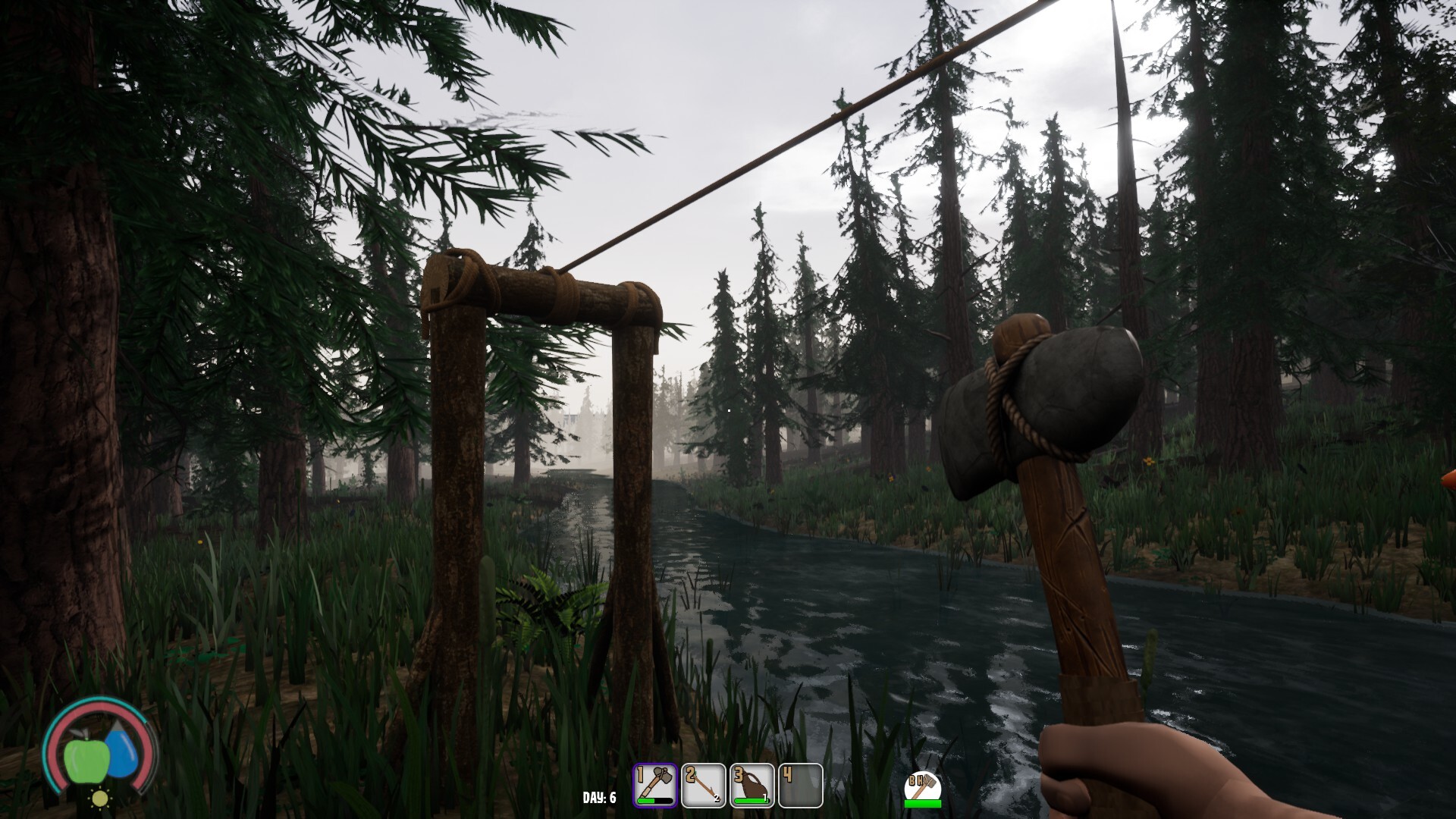The height and width of the screenshot is (819, 1456).
Task: Select empty hotbar slot 4
Action: point(800,785)
